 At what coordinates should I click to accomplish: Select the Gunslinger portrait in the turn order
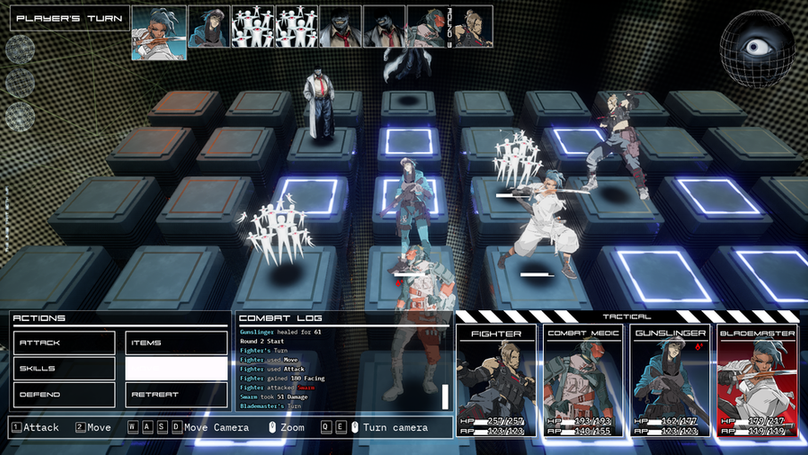tap(208, 26)
